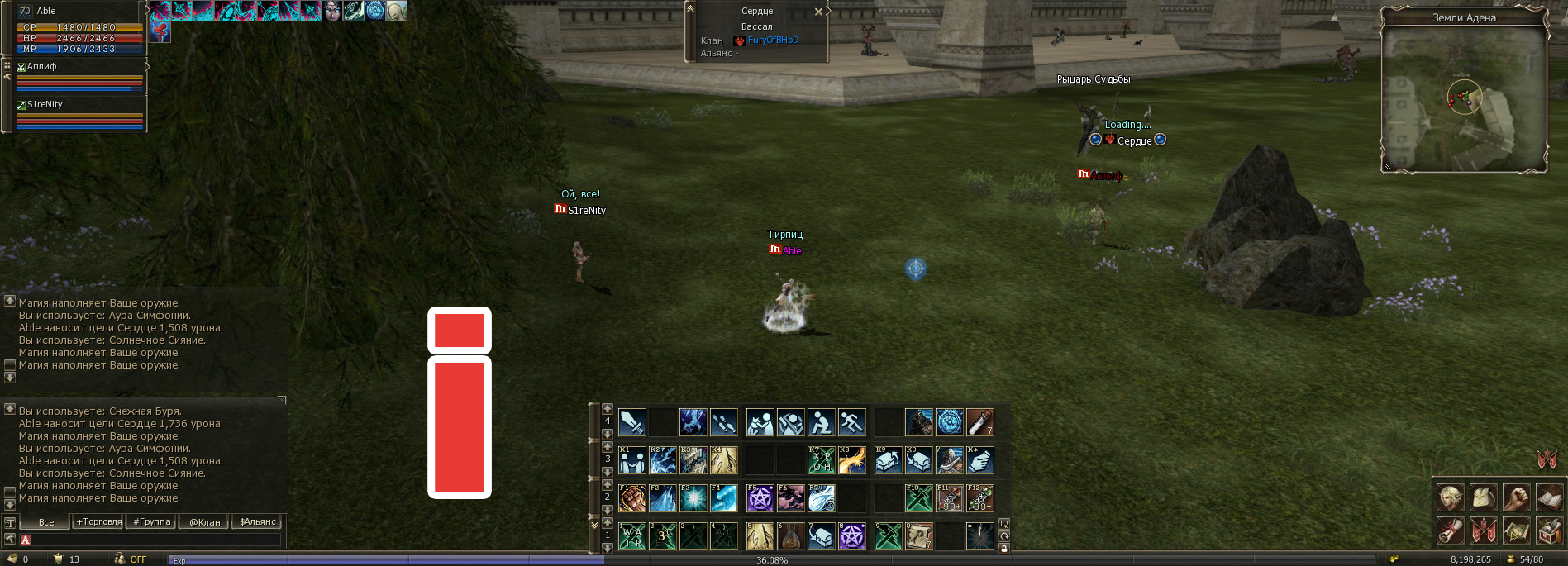1568x566 pixels.
Task: Activate the sword attack action icon
Action: (x=632, y=422)
